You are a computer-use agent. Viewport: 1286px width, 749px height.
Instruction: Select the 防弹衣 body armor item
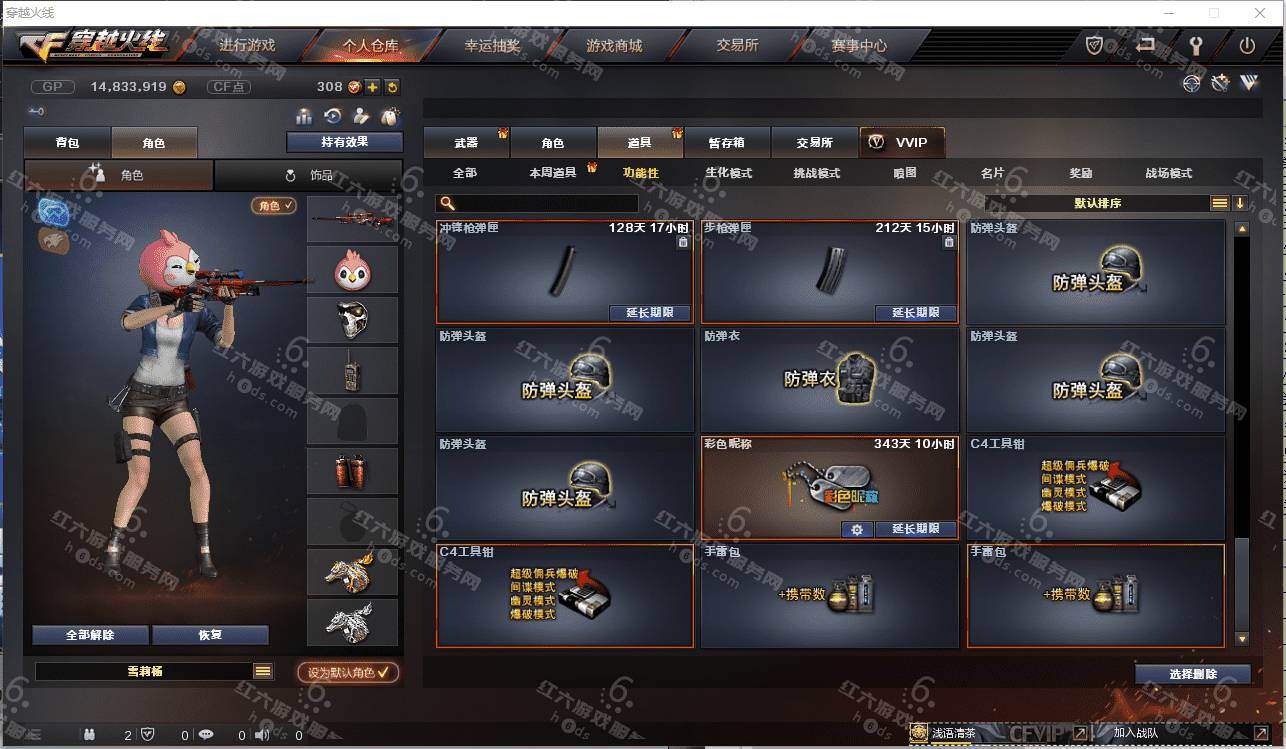(829, 380)
